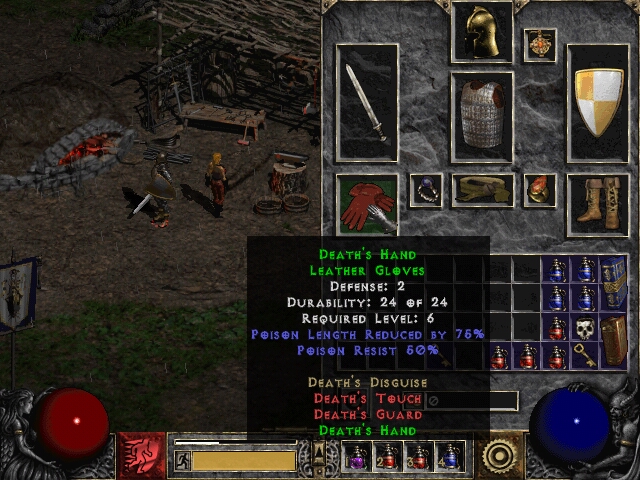This screenshot has height=480, width=640.
Task: Select the chest armor slot
Action: tap(482, 117)
